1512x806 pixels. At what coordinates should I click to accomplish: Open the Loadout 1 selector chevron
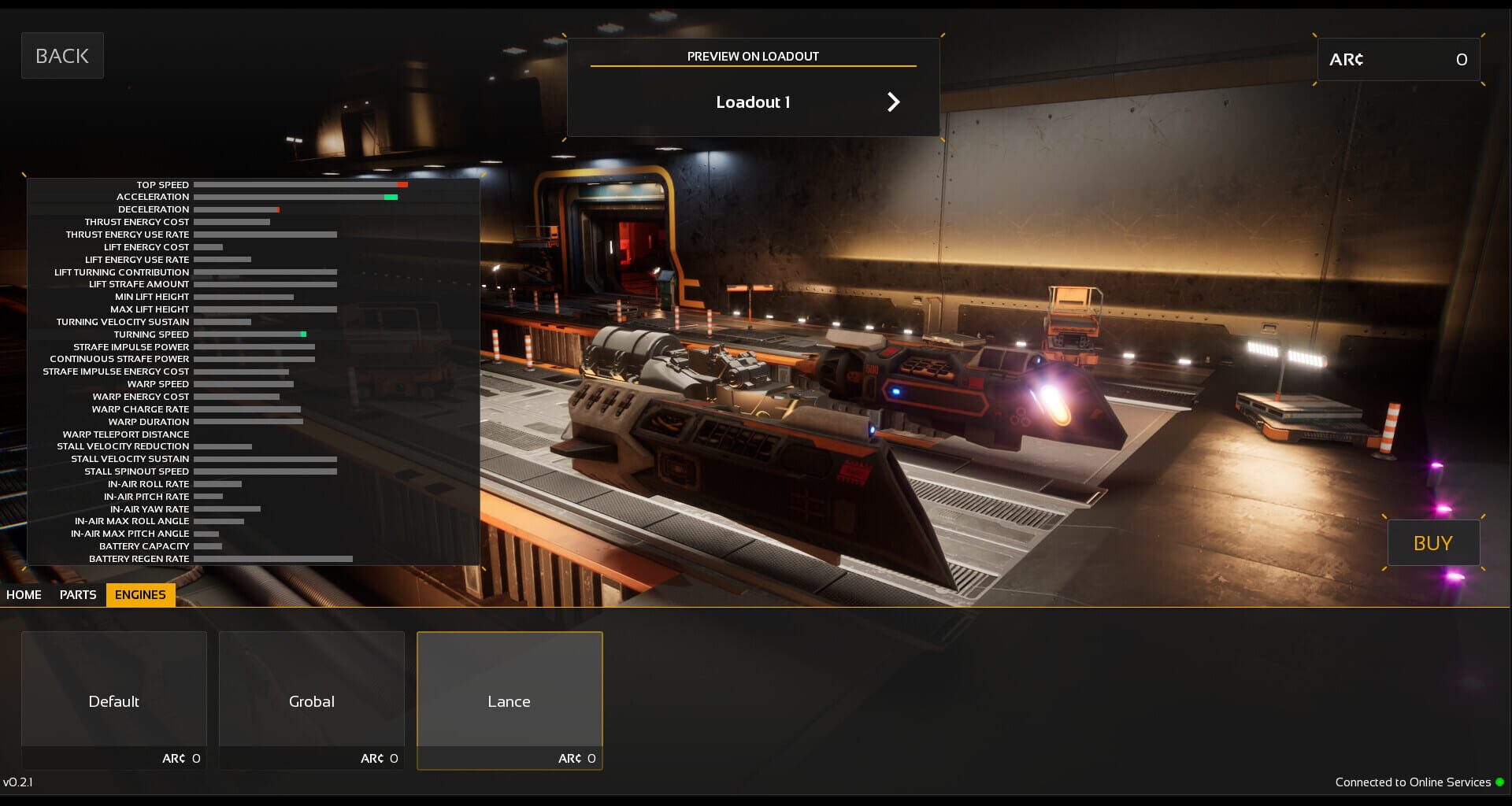tap(893, 102)
